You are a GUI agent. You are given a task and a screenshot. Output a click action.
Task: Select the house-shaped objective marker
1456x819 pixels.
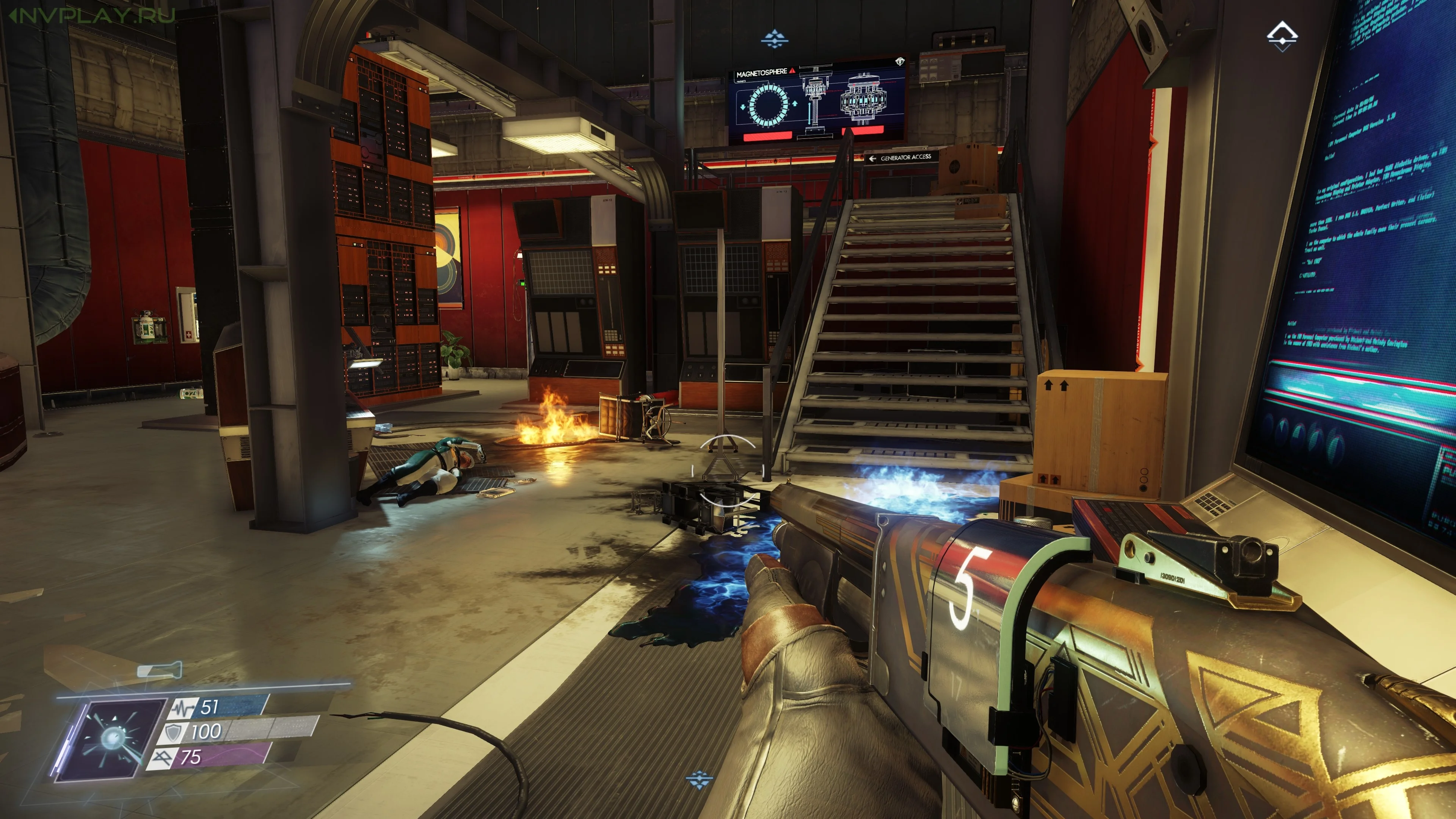coord(1281,36)
